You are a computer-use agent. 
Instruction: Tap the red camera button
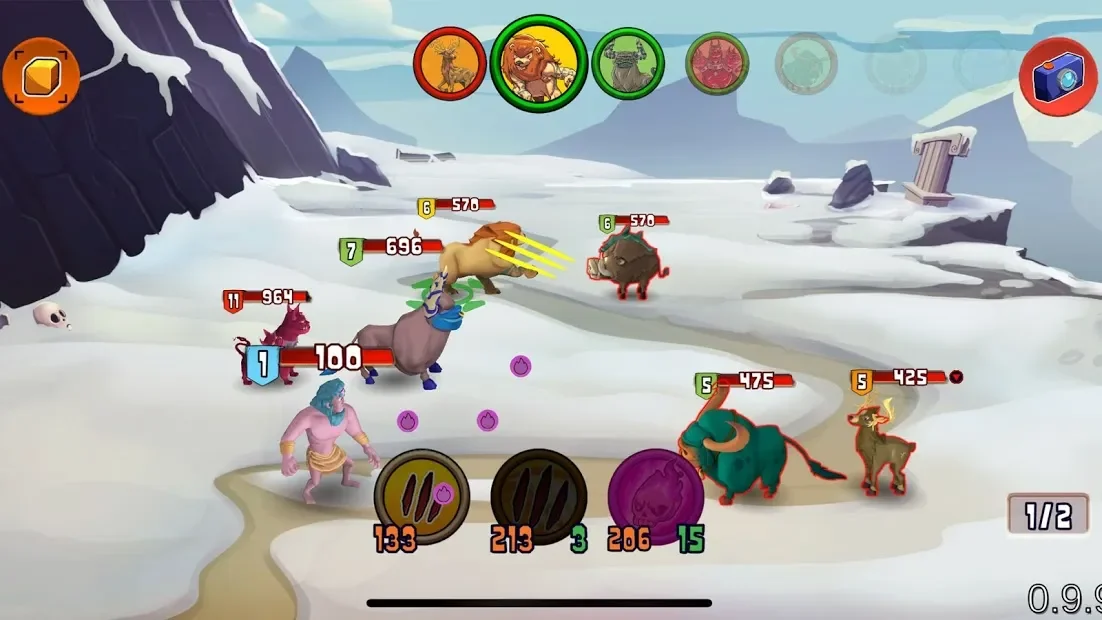[1058, 77]
